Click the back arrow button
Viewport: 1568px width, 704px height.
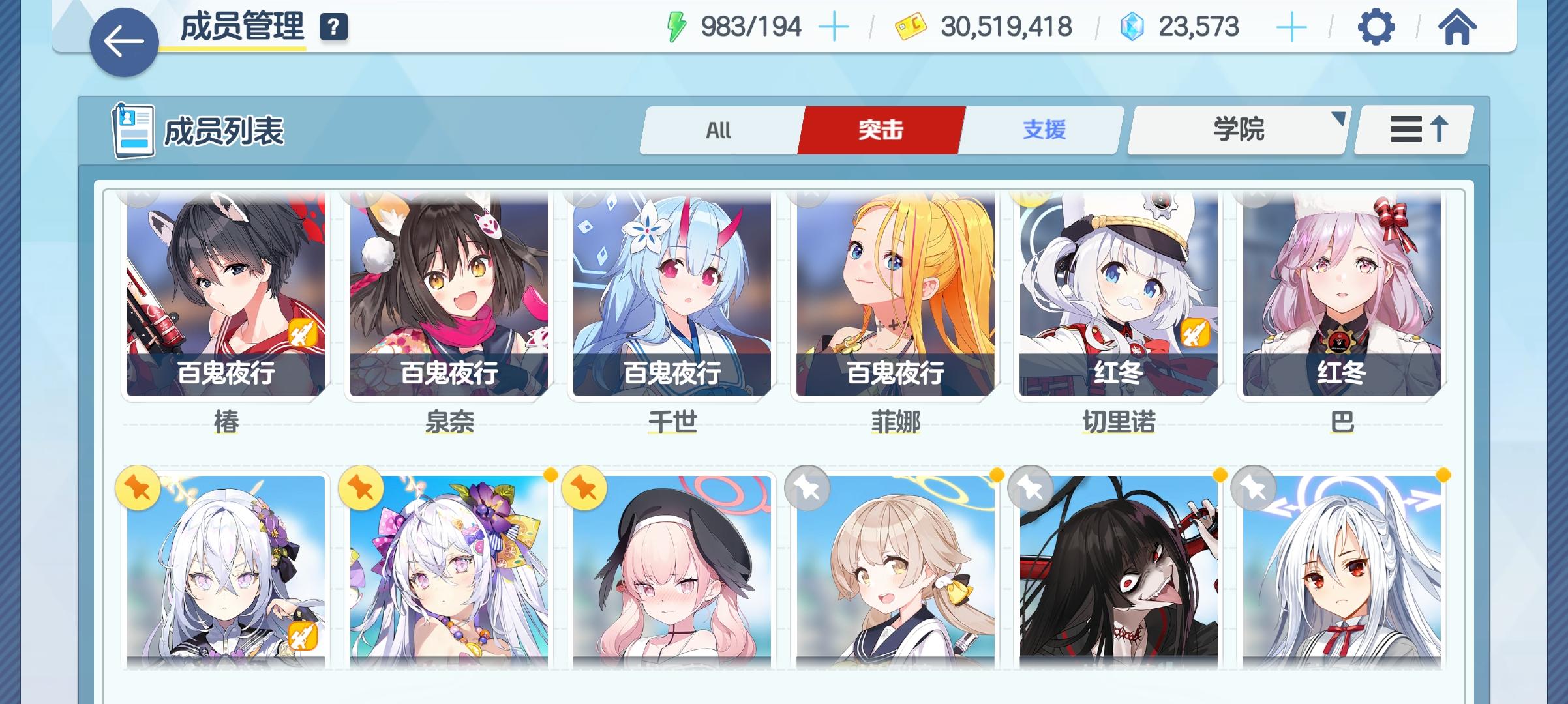tap(123, 40)
